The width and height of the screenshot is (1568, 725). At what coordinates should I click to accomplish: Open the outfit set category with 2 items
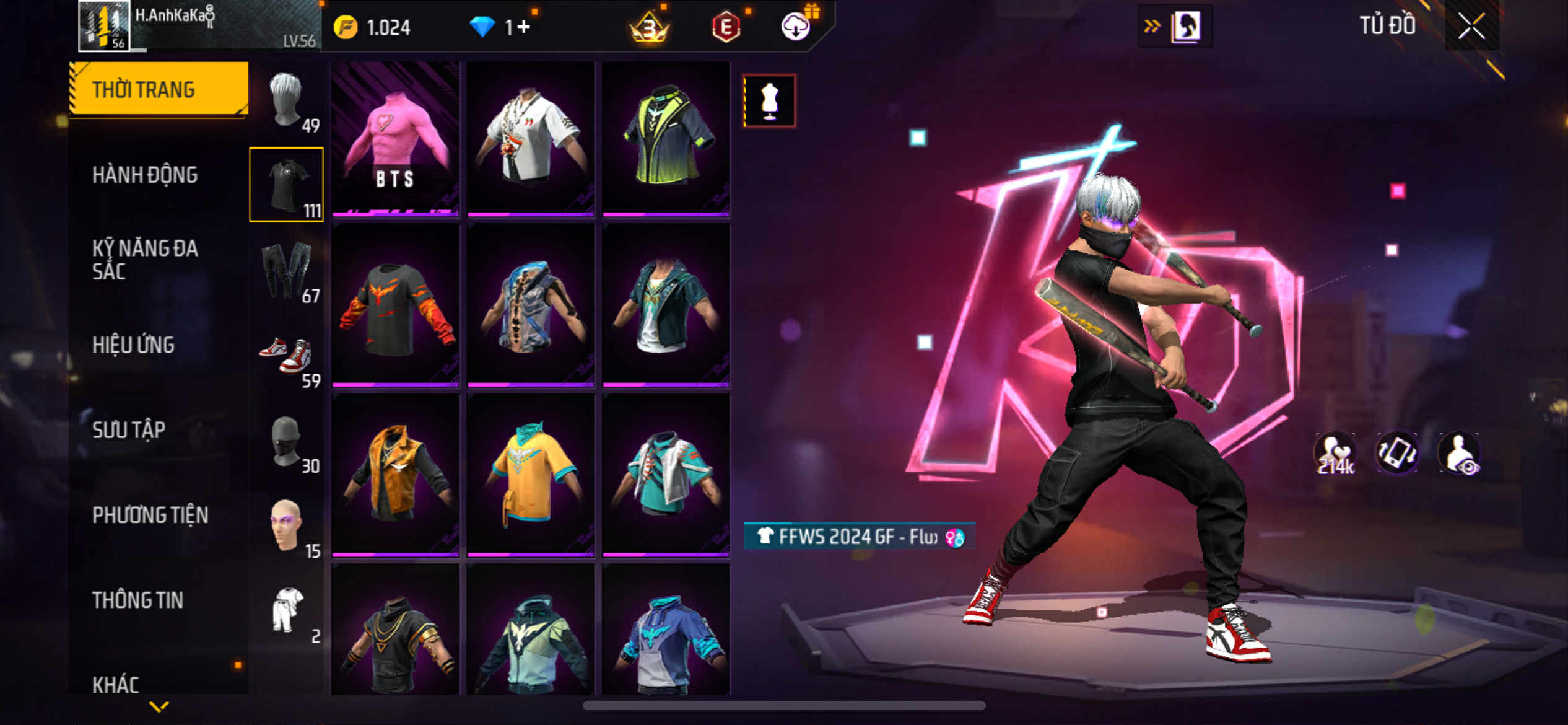tap(286, 612)
